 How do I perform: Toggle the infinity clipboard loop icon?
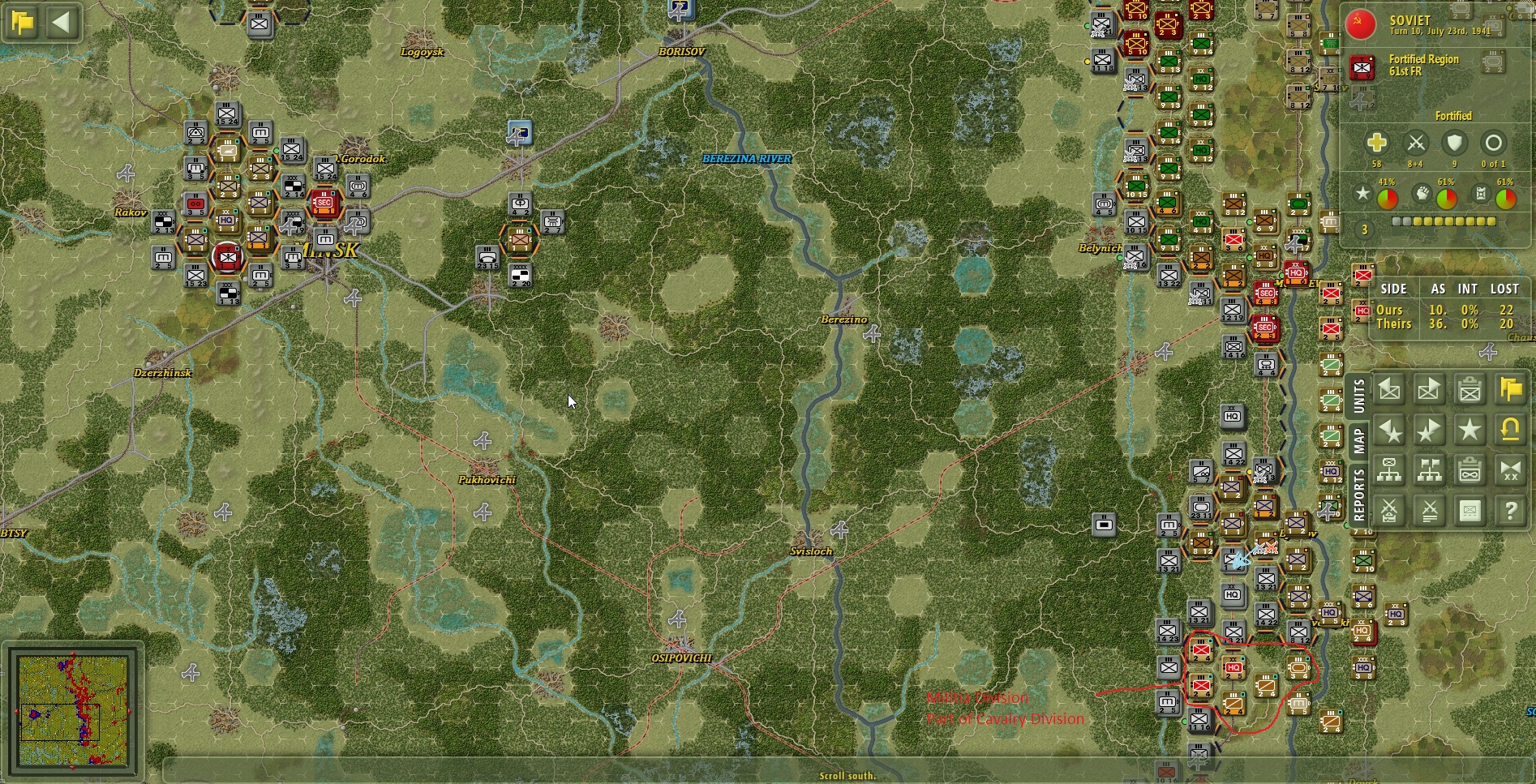[1470, 470]
